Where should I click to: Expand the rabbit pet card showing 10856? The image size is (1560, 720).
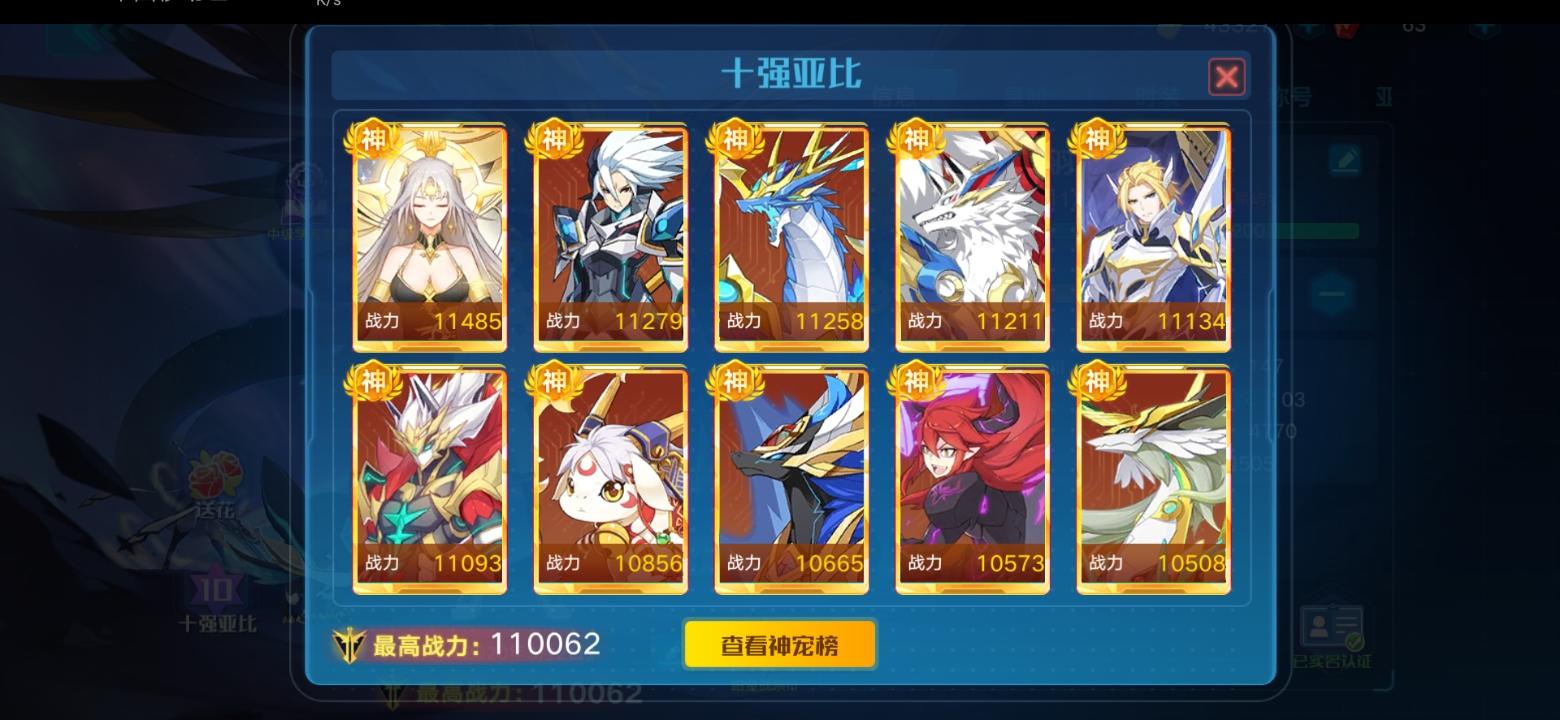click(610, 476)
